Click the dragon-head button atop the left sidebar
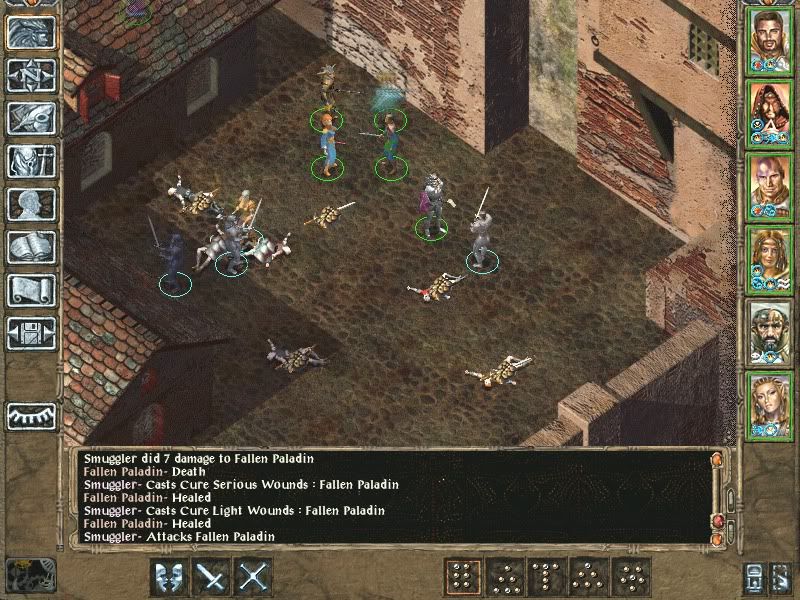The height and width of the screenshot is (600, 800). 32,32
